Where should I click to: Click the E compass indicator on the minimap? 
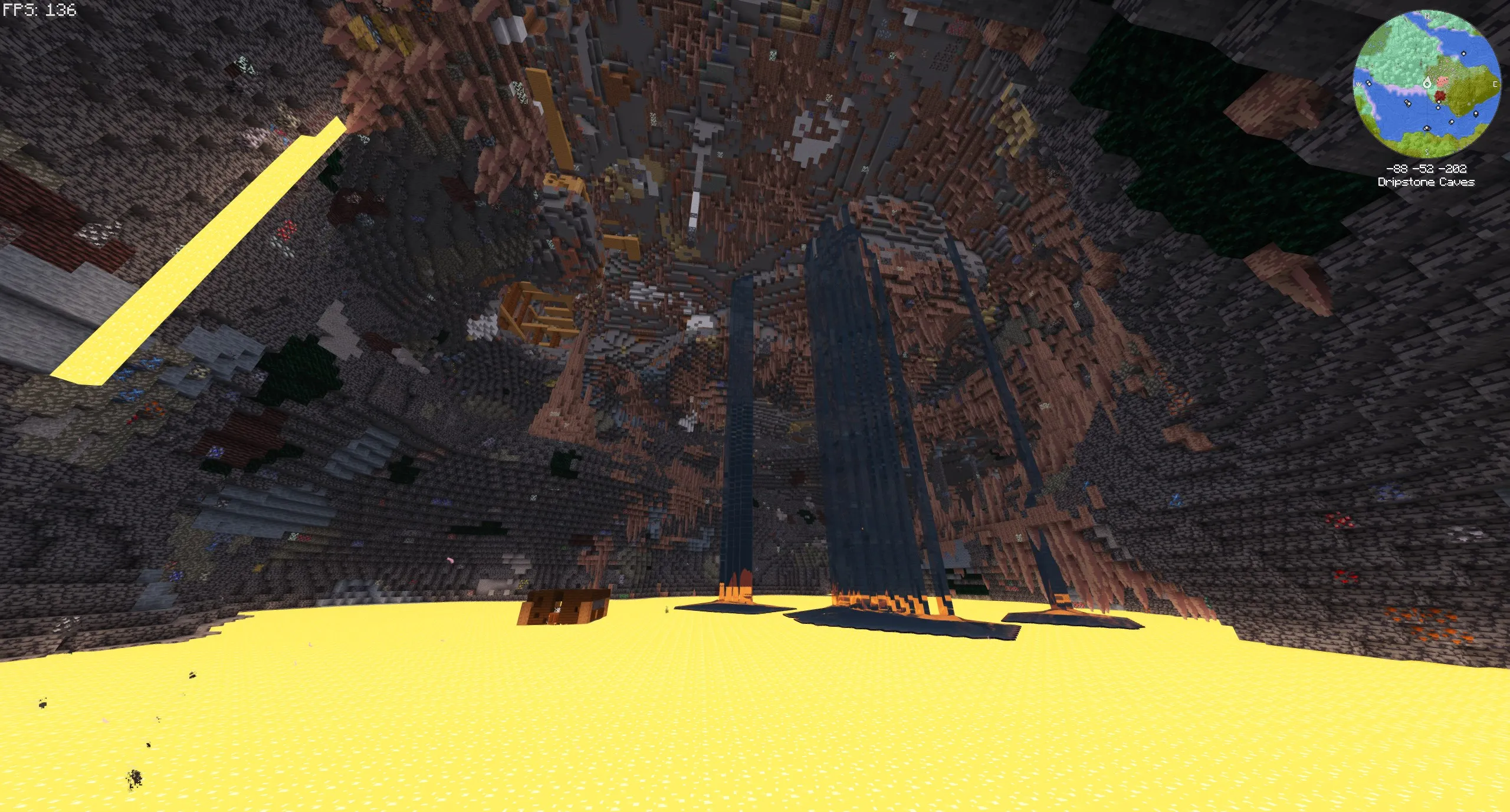tap(1495, 84)
